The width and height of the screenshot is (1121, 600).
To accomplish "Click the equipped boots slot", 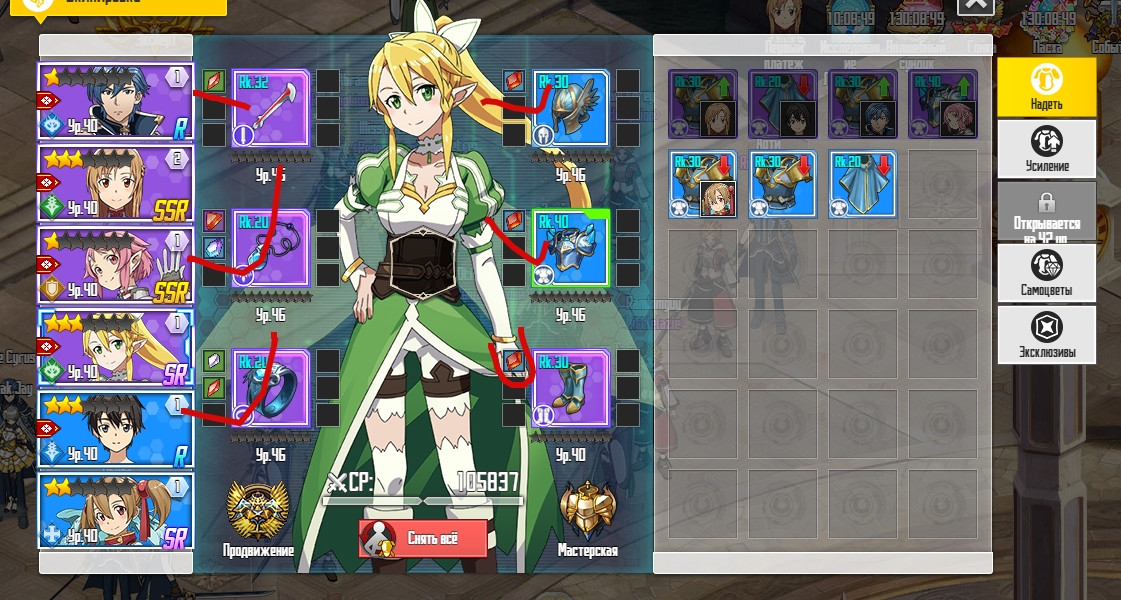I will pos(570,387).
